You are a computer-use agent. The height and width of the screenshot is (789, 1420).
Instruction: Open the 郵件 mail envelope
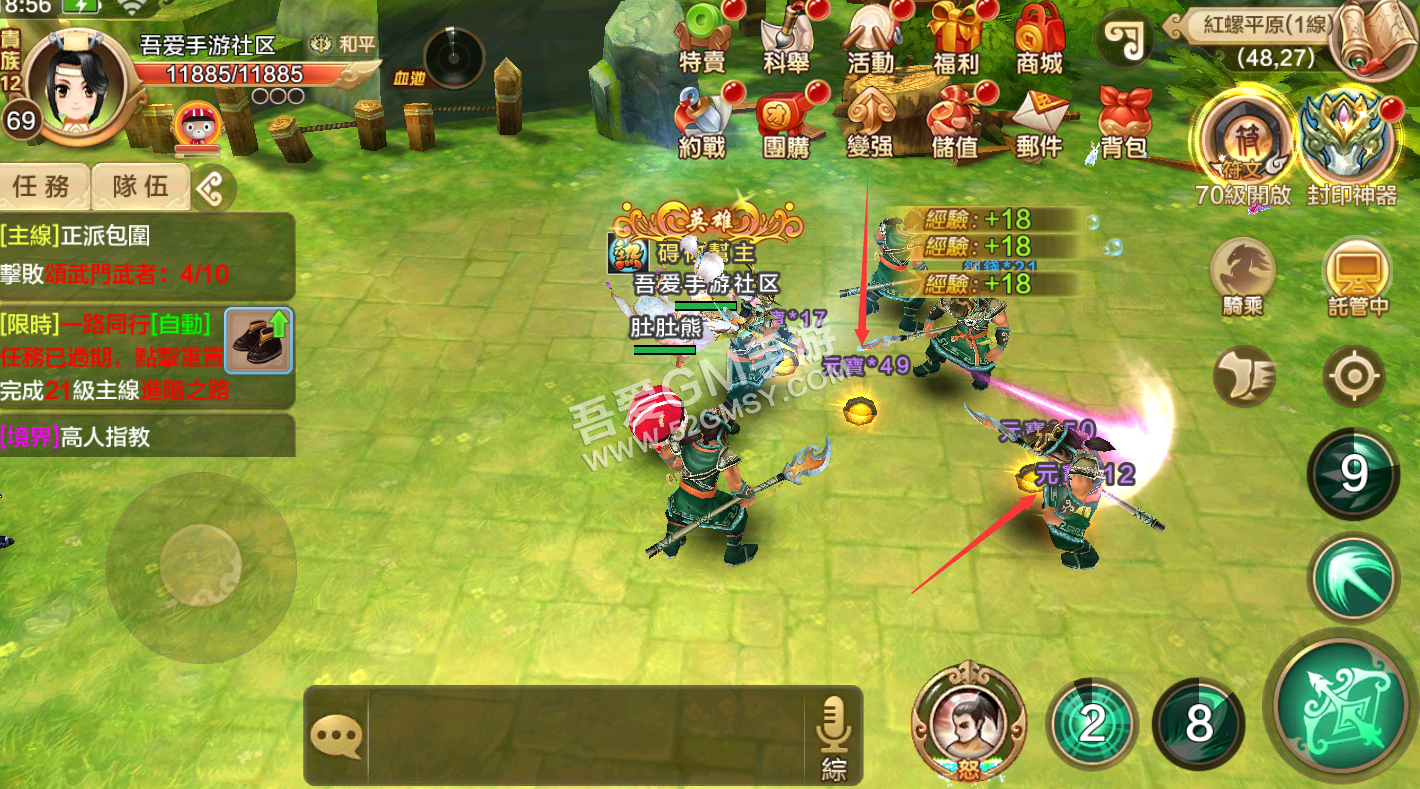coord(1039,124)
